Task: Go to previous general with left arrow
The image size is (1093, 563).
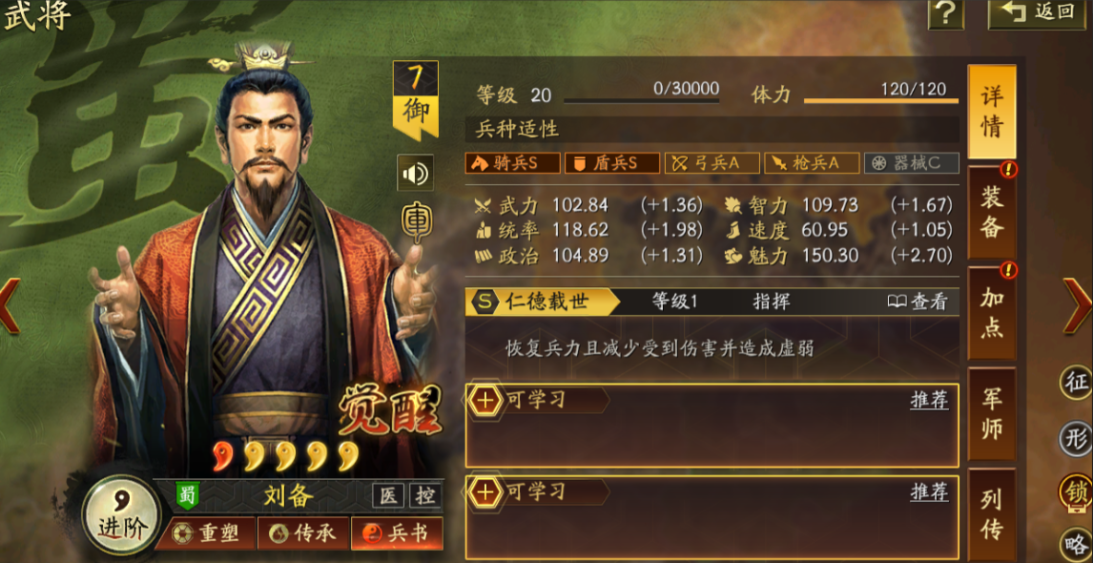Action: (10, 305)
